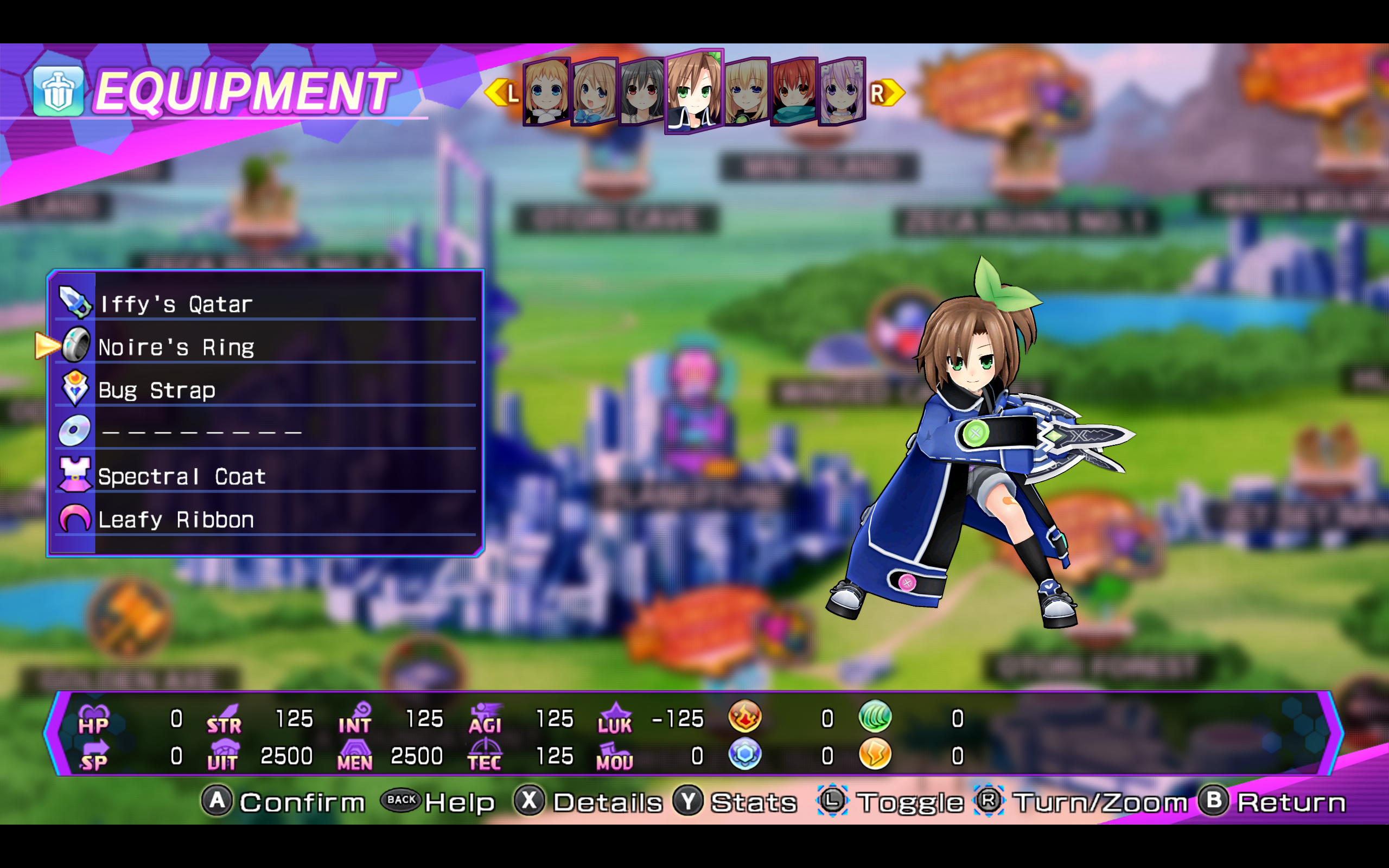This screenshot has width=1389, height=868.
Task: Switch to the black-haired, red-eyed character portrait
Action: (x=642, y=92)
